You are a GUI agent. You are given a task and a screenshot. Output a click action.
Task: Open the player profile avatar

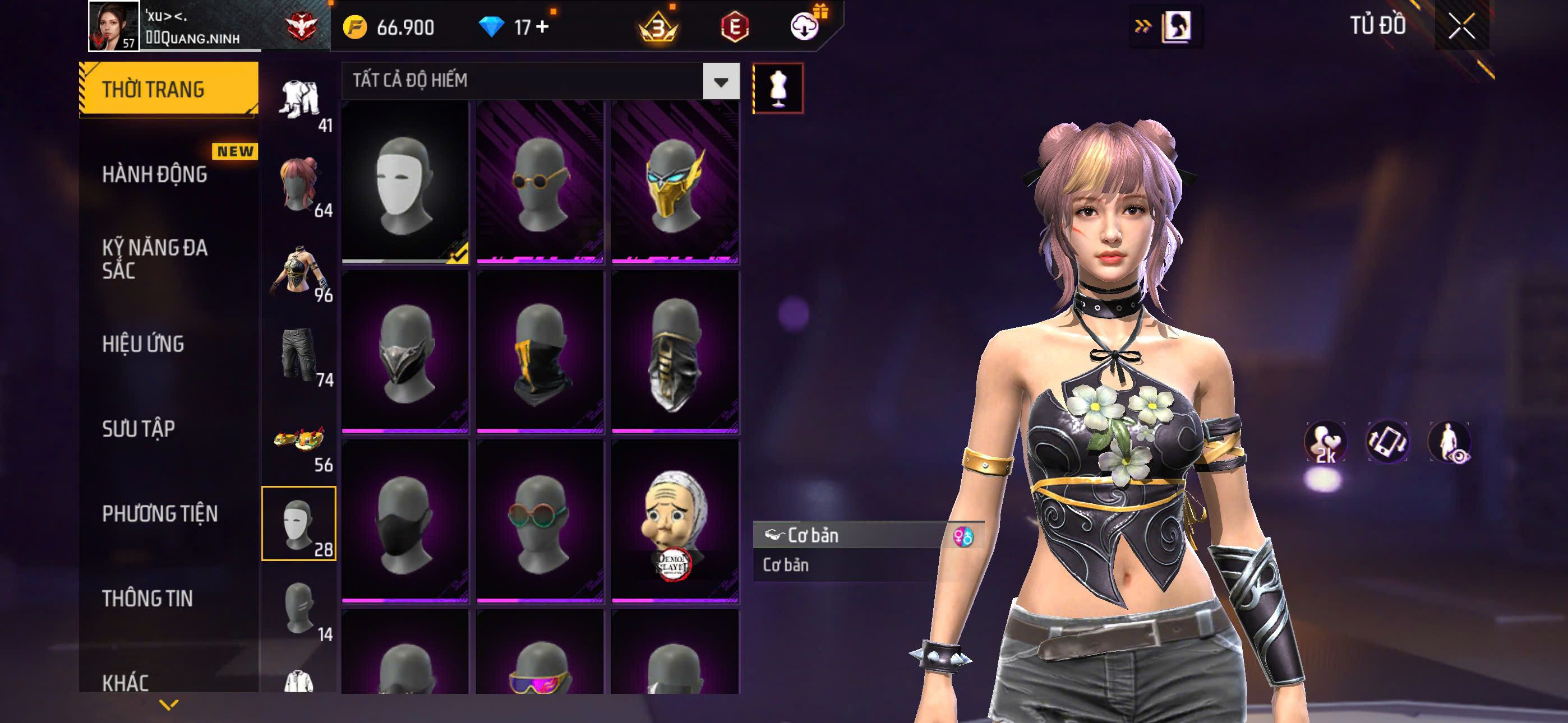point(113,26)
